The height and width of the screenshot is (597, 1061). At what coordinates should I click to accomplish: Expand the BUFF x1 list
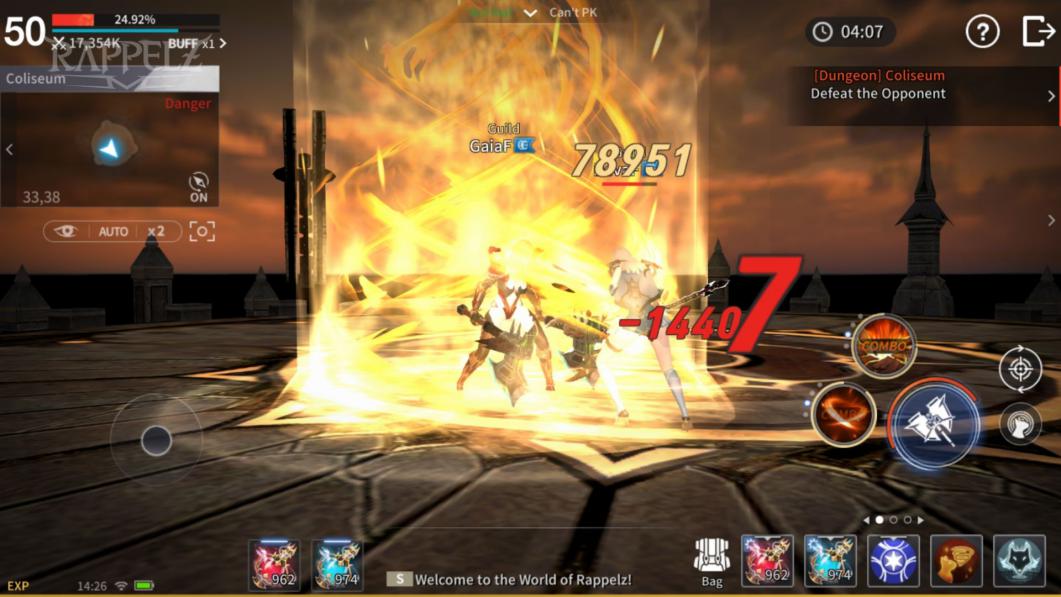(x=197, y=44)
